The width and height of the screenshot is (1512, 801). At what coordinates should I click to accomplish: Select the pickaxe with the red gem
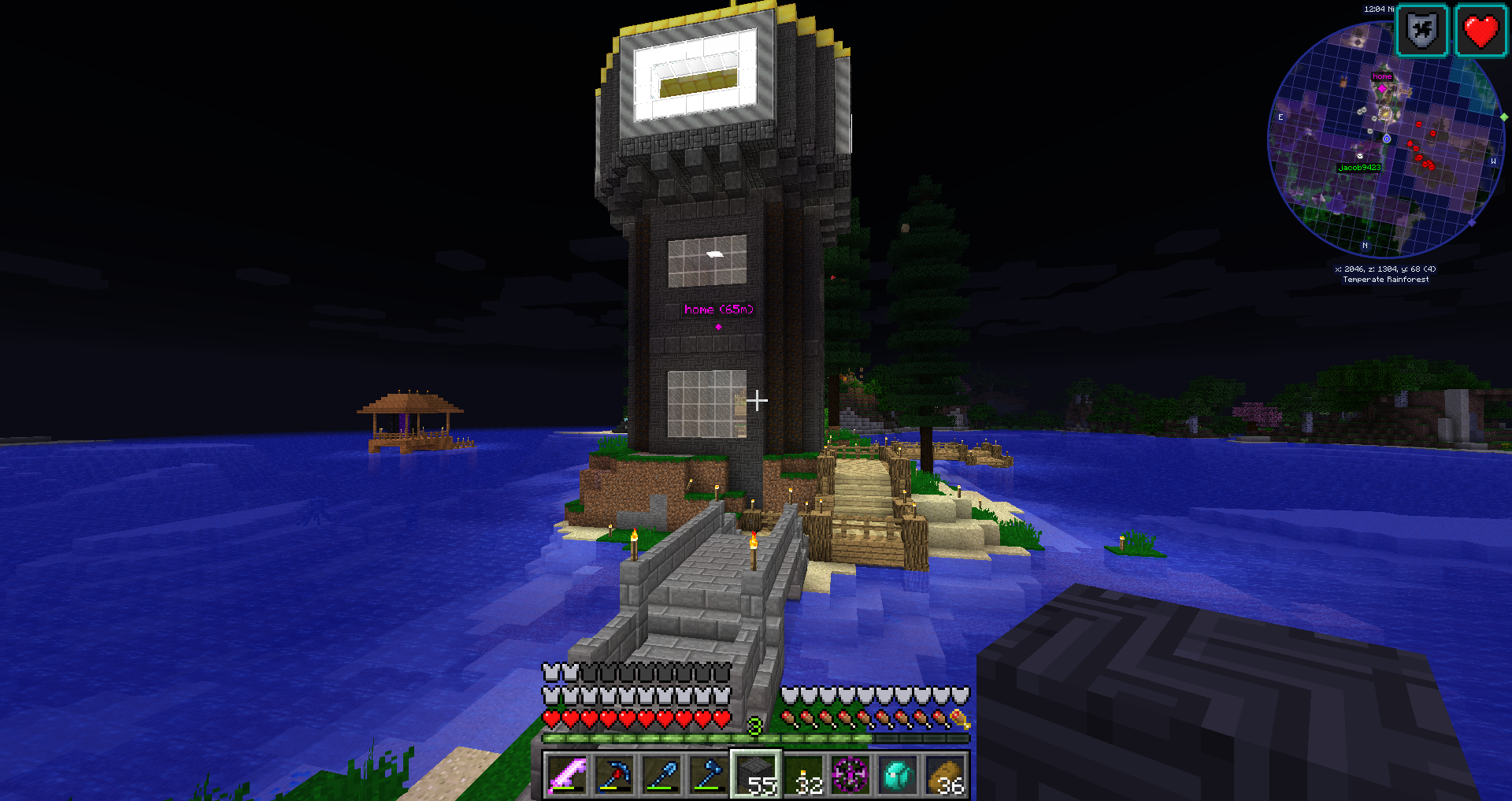(x=614, y=774)
